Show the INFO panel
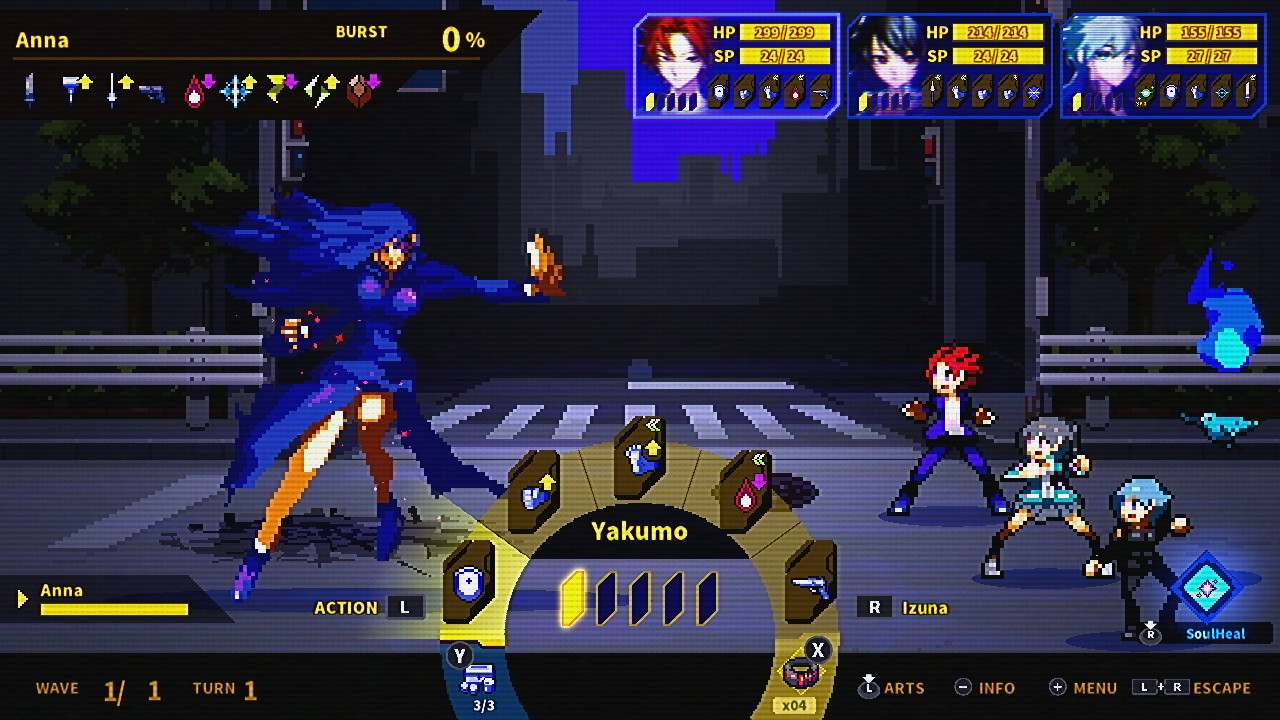Viewport: 1280px width, 720px height. tap(985, 688)
